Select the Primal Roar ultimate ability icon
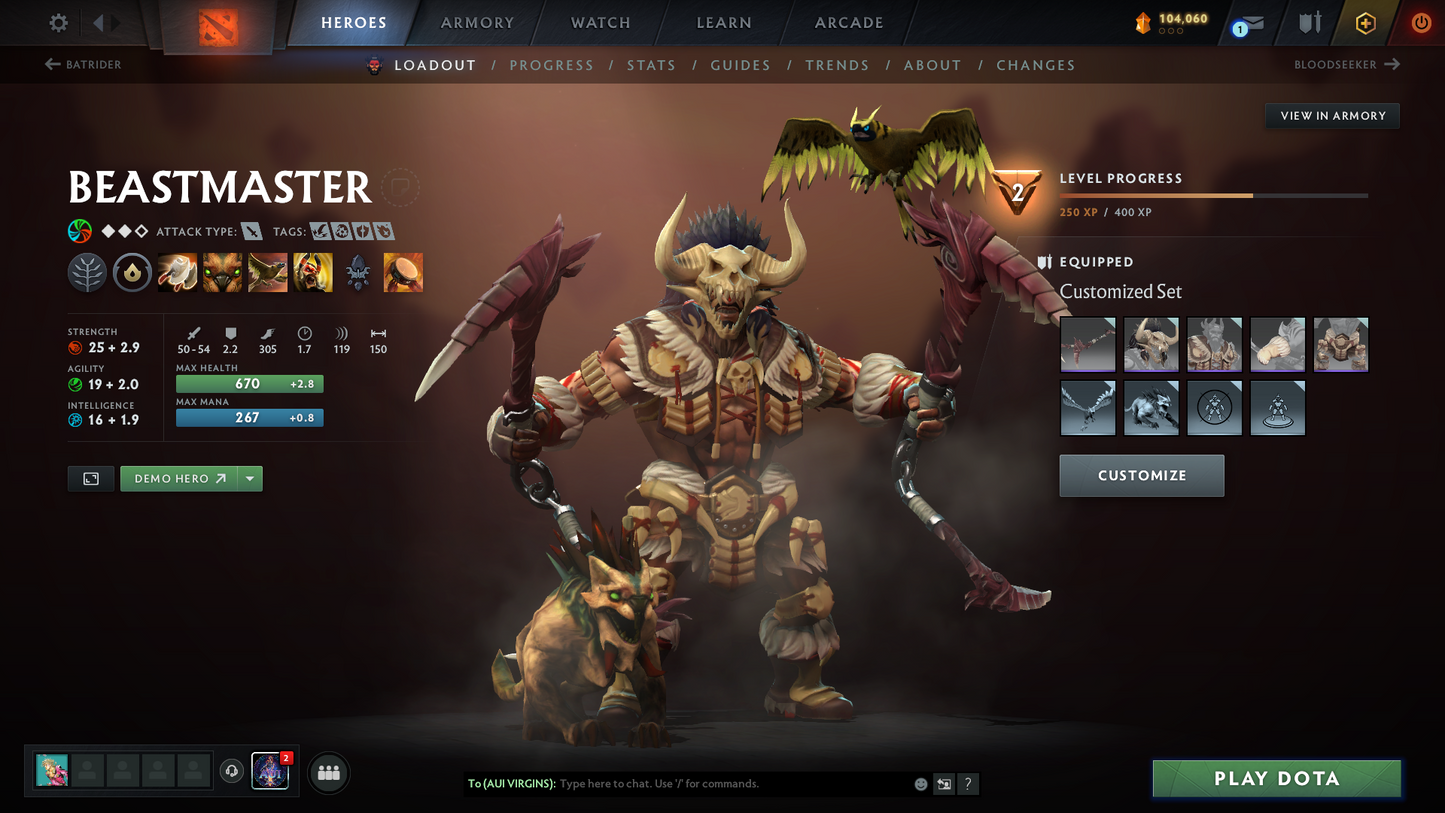 point(312,271)
